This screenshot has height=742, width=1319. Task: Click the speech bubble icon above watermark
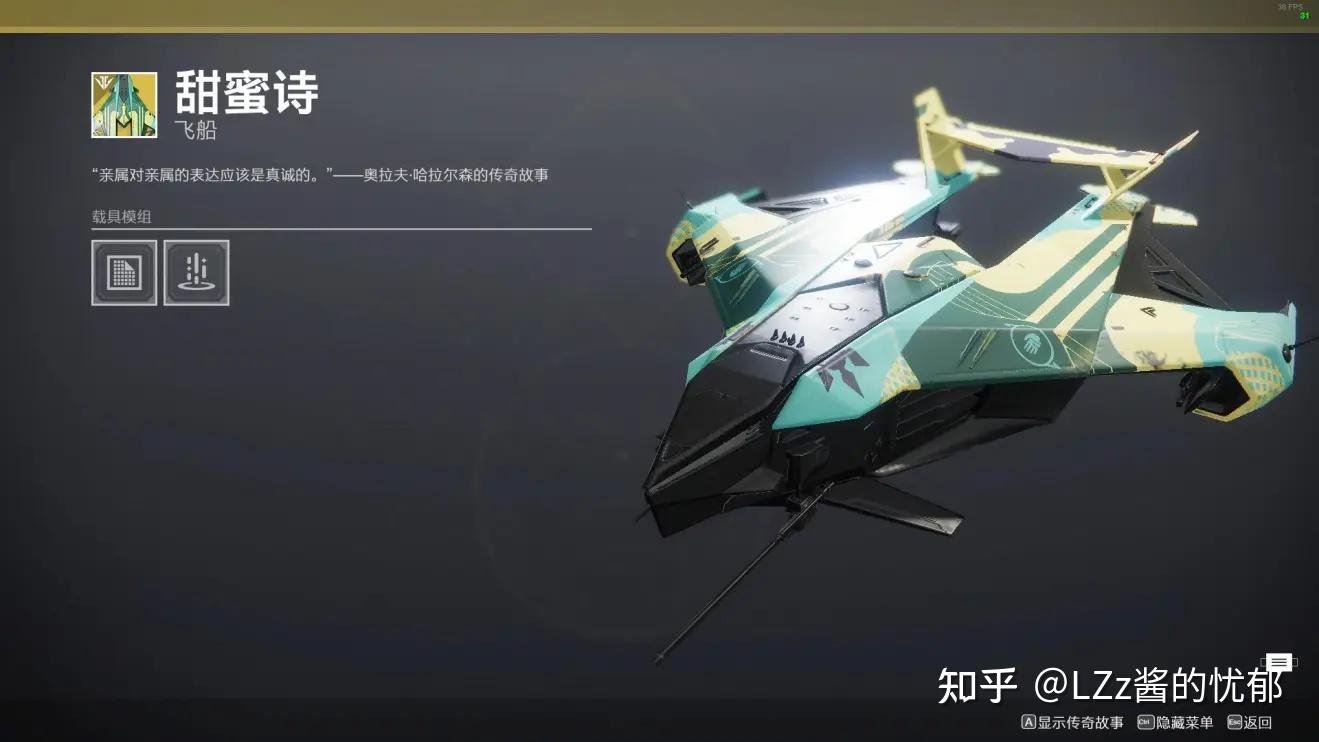pos(1277,662)
